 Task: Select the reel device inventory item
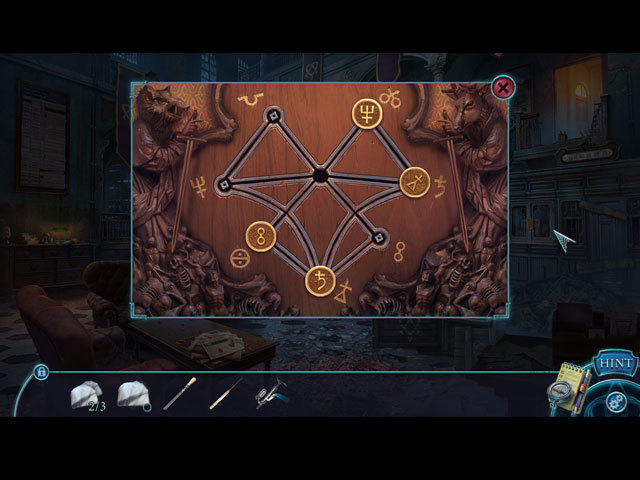270,394
